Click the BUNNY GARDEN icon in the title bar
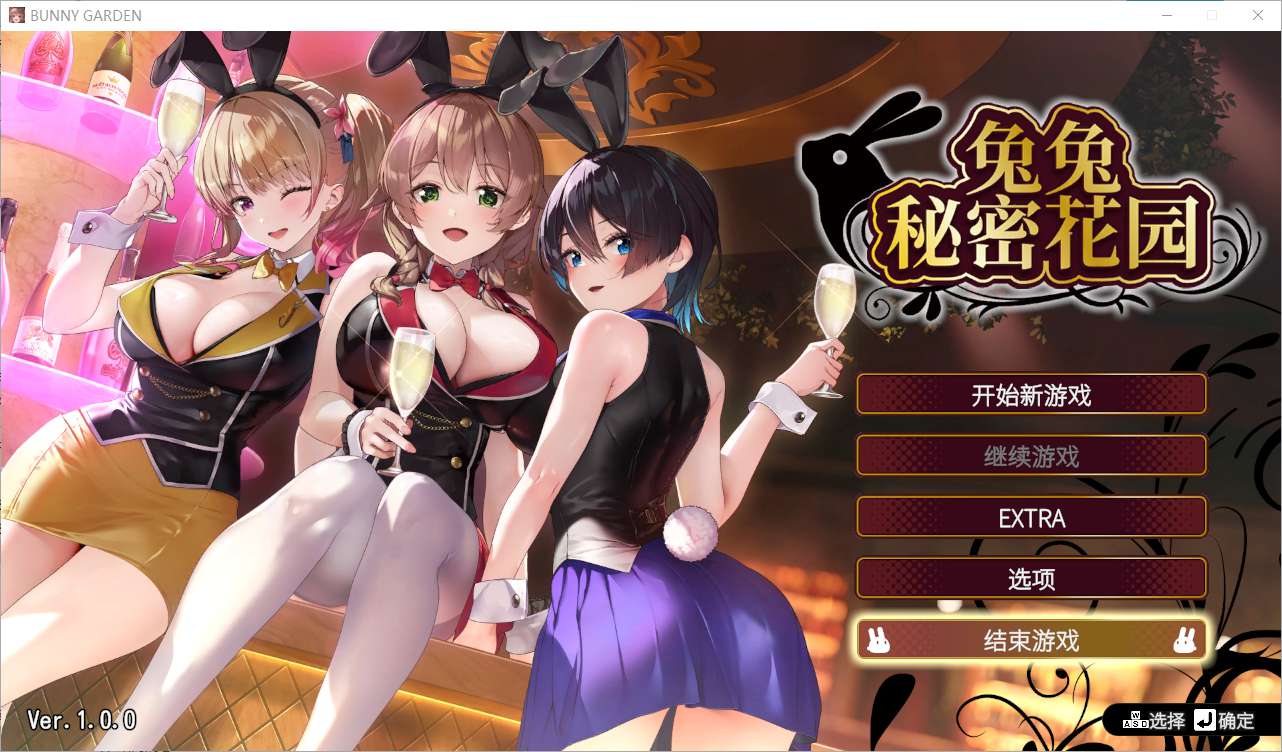 point(16,15)
